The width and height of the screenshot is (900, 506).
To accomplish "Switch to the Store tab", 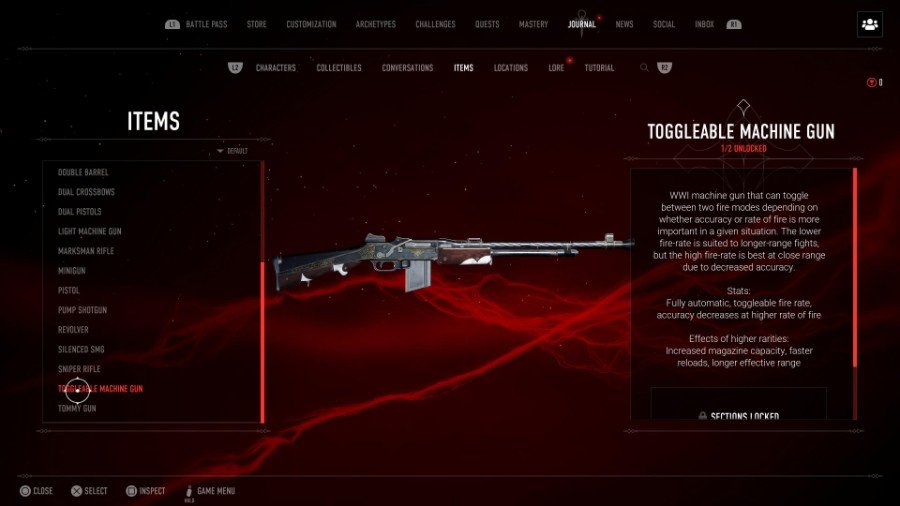I will coord(257,24).
